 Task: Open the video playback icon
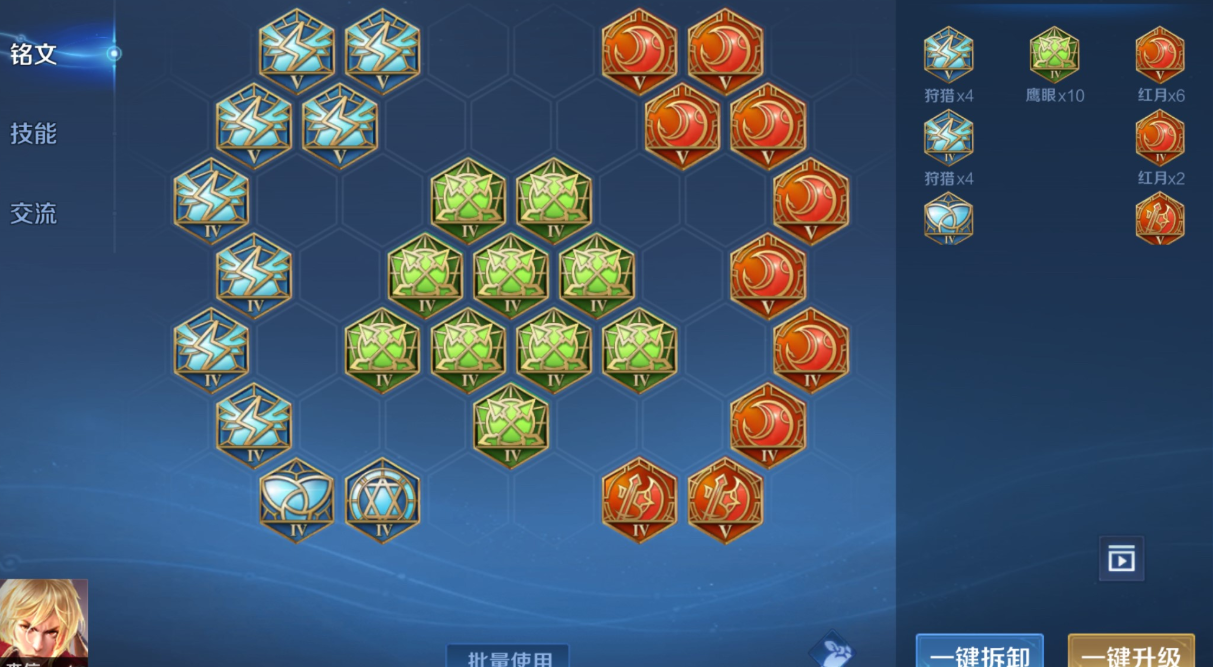click(x=1121, y=559)
